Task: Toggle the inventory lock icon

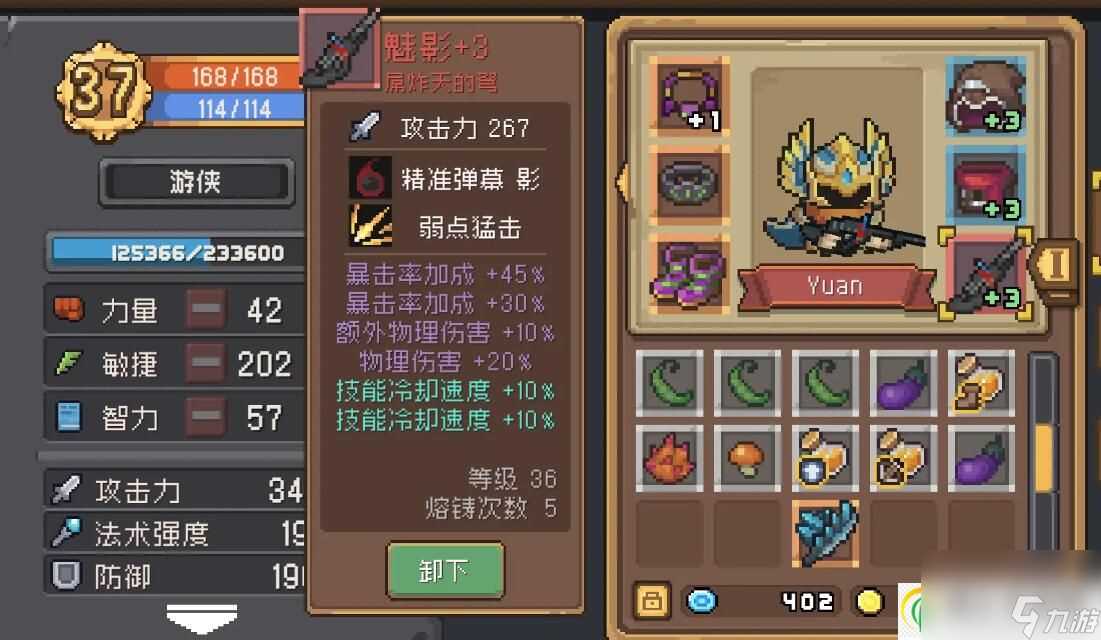Action: [651, 601]
